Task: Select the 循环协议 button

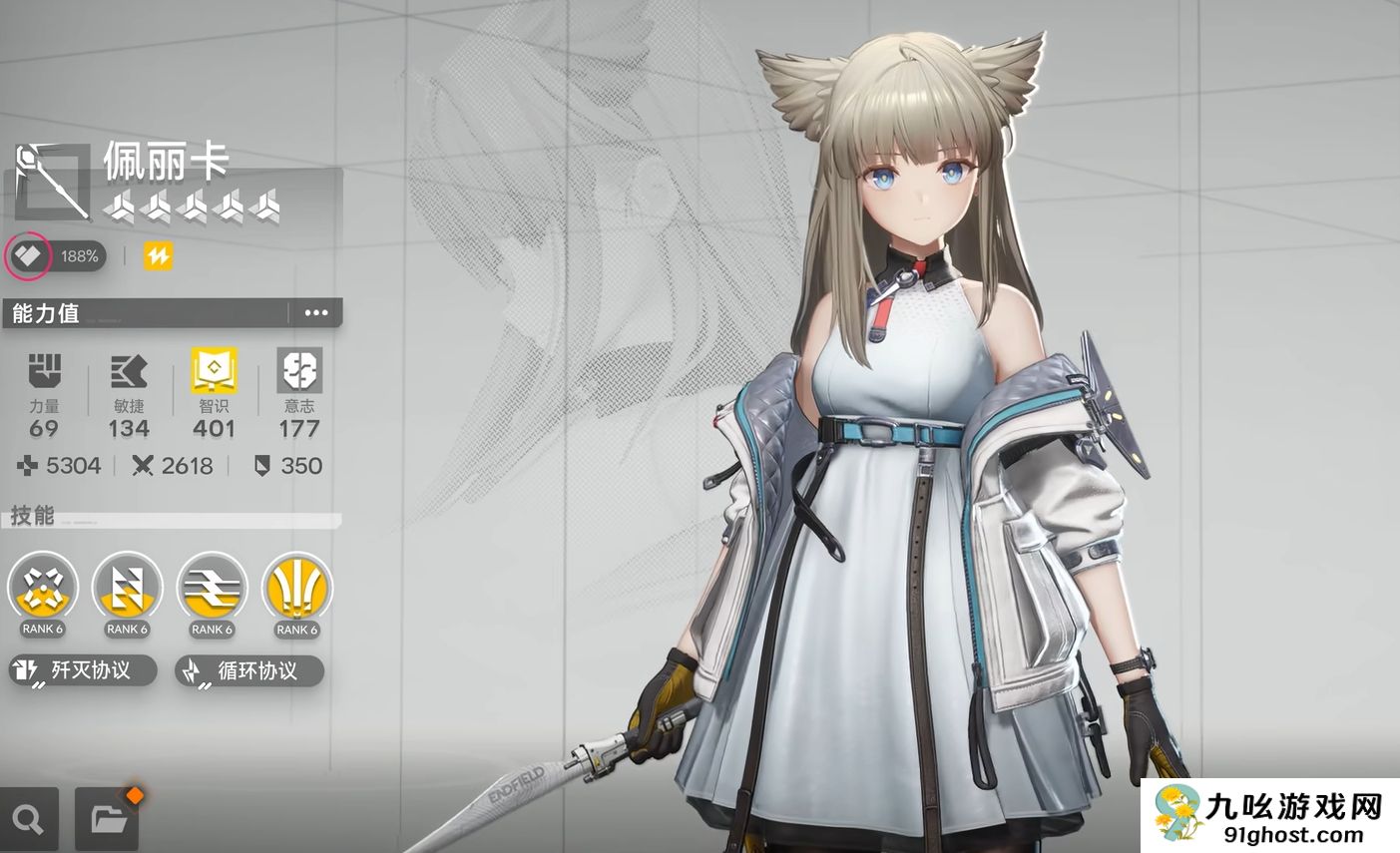Action: point(249,670)
